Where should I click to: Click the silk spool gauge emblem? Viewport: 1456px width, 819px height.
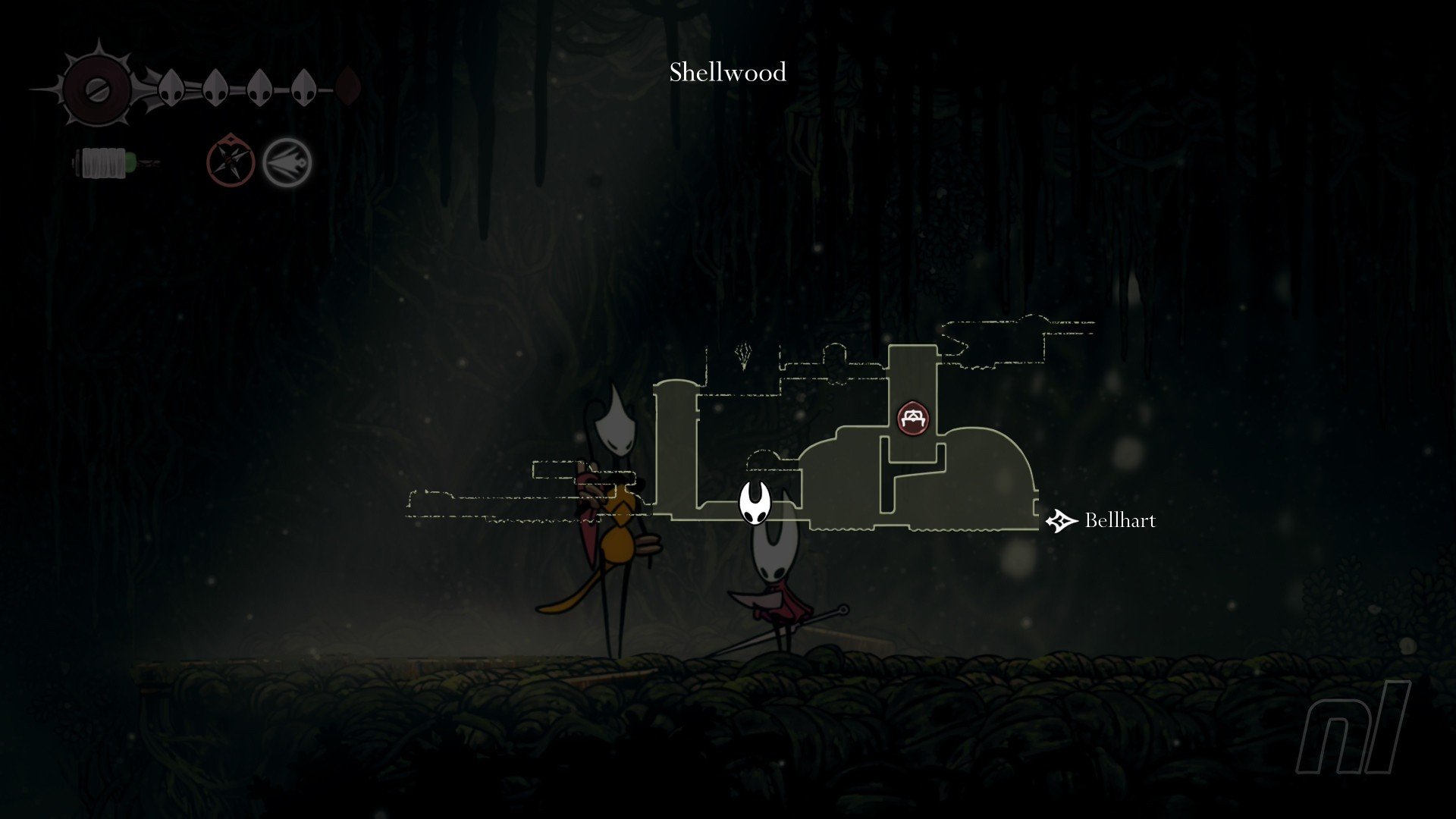click(98, 89)
